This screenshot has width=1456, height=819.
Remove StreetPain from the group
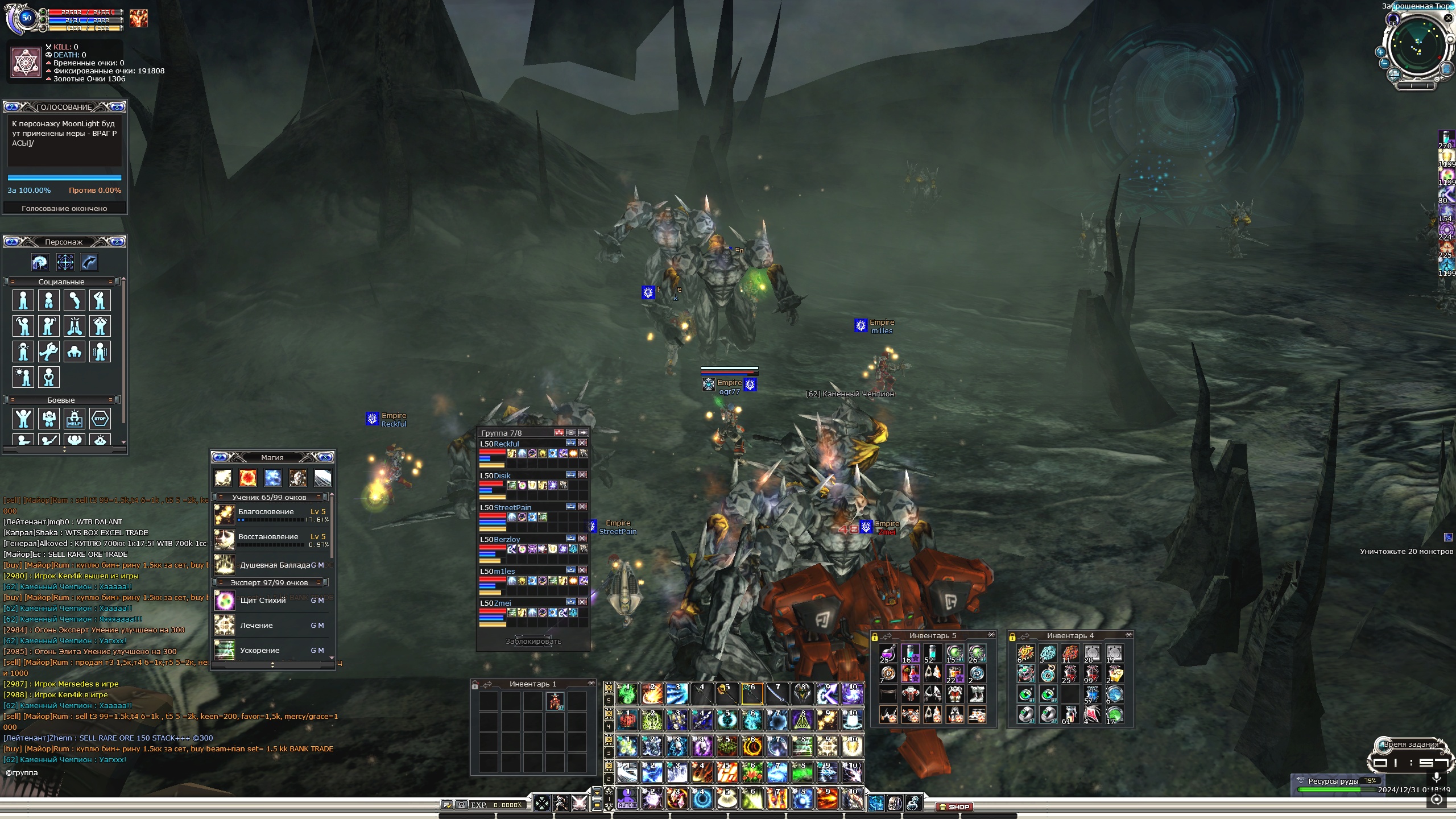tap(582, 506)
